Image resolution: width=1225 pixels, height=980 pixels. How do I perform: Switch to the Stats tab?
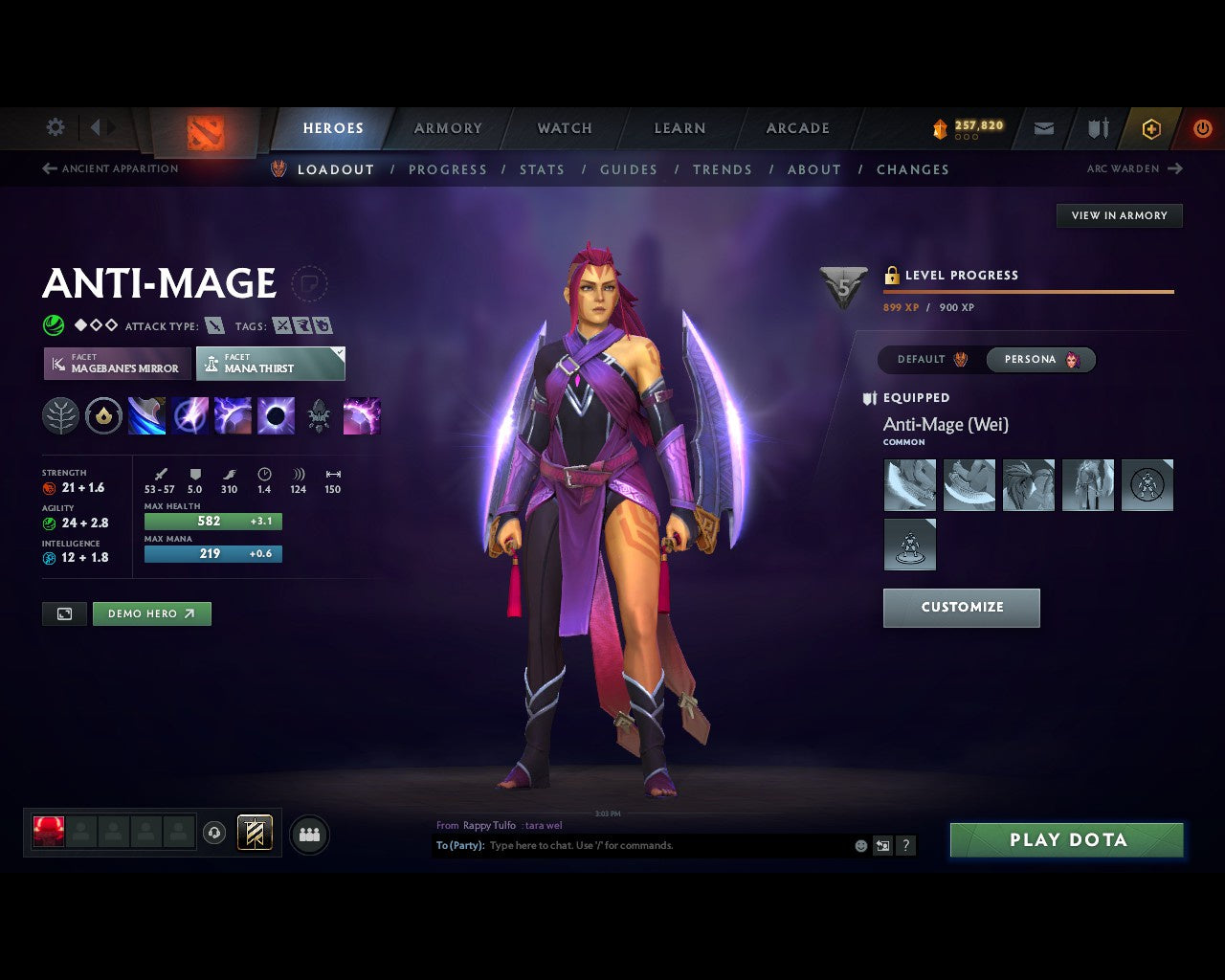tap(542, 169)
